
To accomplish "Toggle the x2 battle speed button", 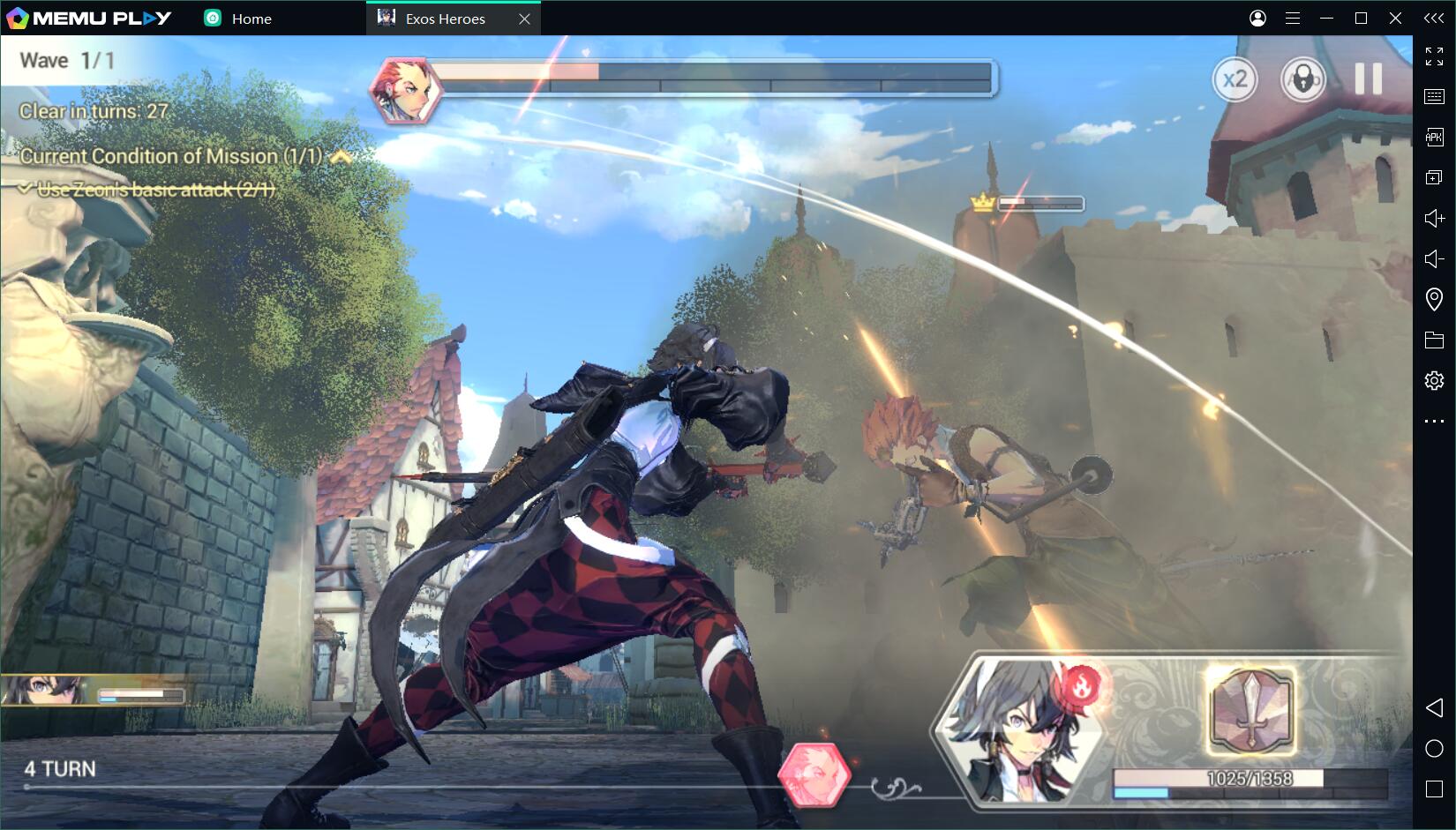I will tap(1235, 80).
